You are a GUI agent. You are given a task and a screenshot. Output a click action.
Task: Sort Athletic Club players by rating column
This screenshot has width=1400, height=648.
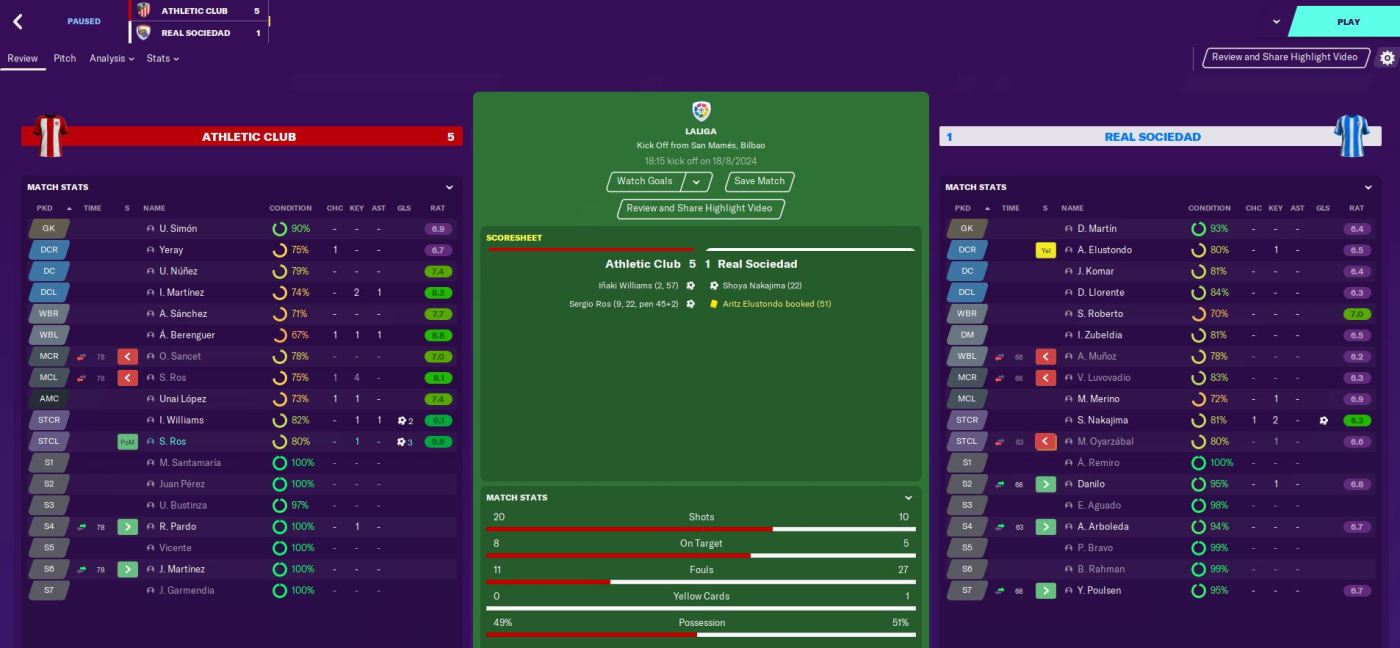pyautogui.click(x=437, y=208)
